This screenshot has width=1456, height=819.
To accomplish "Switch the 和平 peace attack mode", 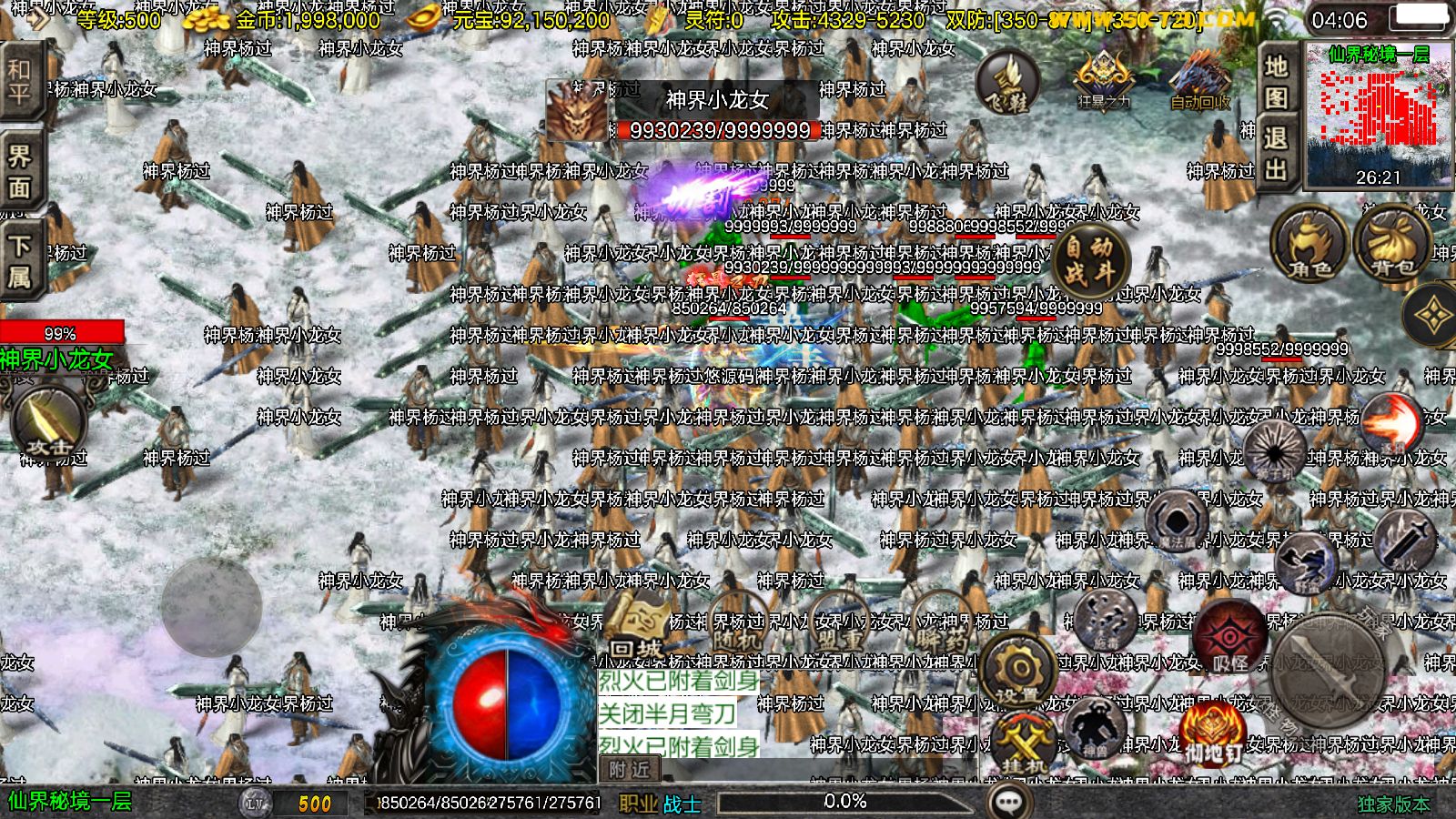I will (18, 77).
